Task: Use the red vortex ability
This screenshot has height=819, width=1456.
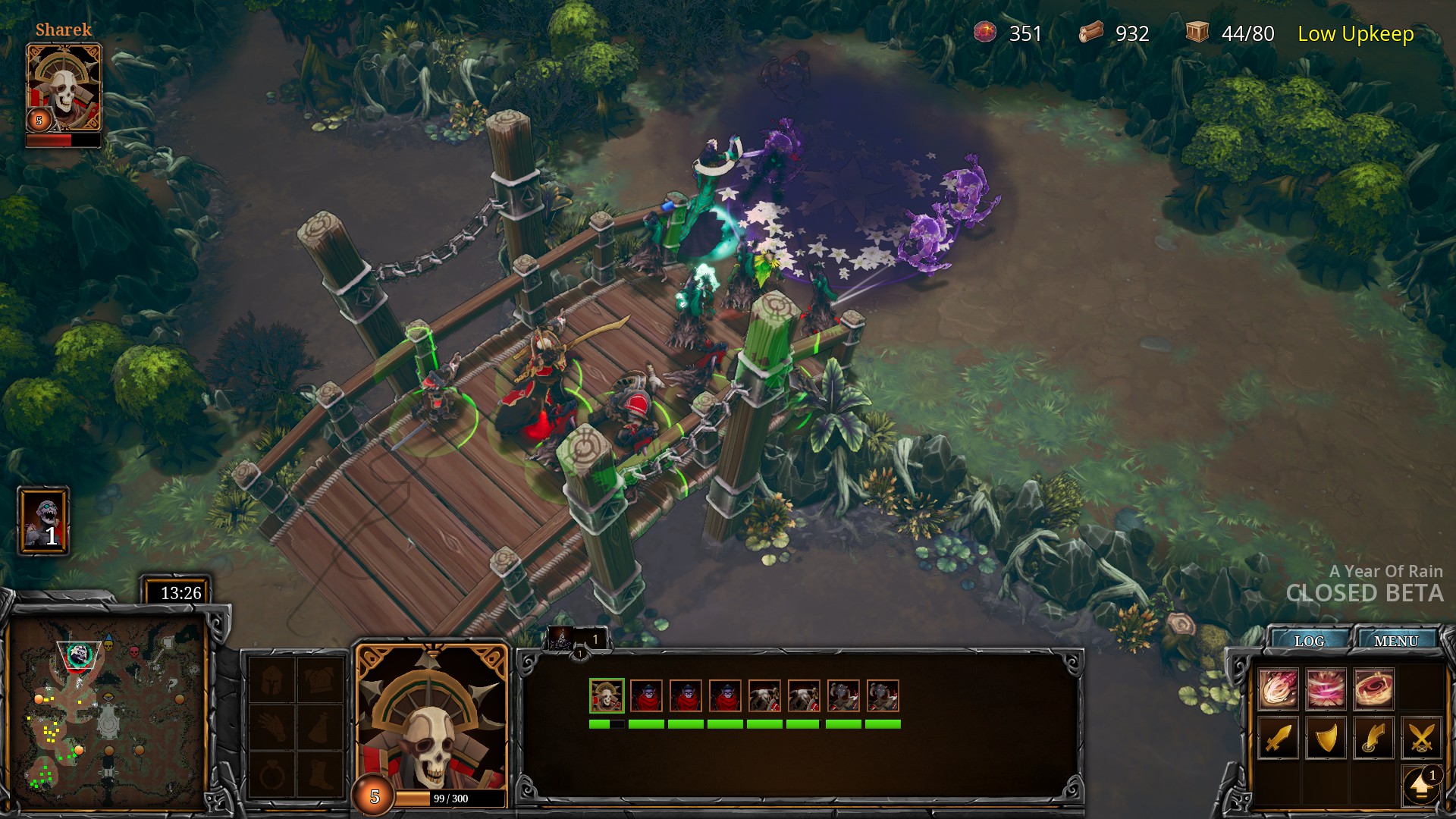Action: tap(1373, 689)
